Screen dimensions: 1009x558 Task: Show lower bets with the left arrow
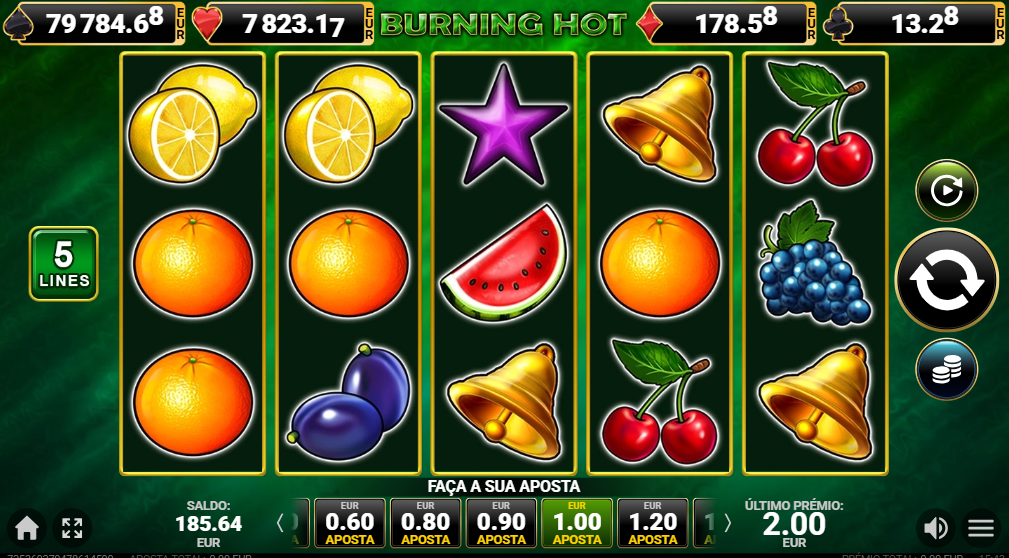[x=281, y=522]
